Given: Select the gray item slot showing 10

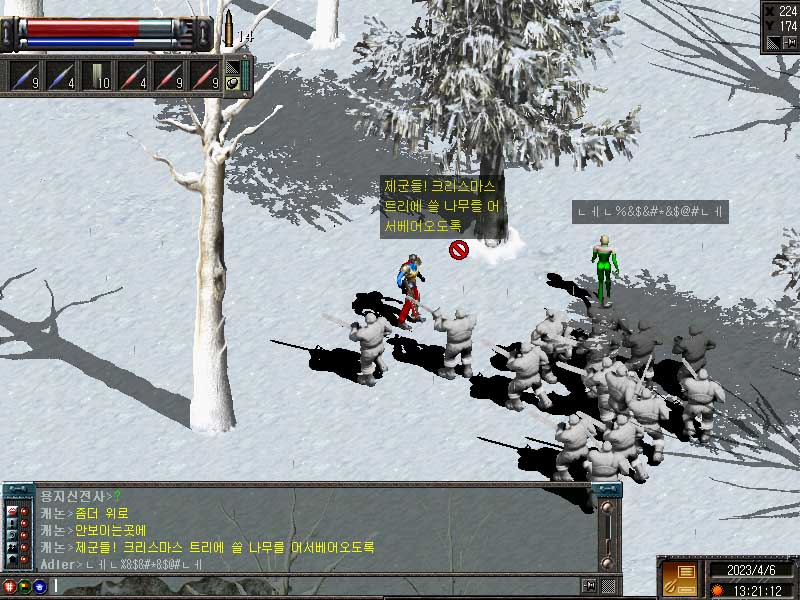Looking at the screenshot, I should [x=96, y=77].
